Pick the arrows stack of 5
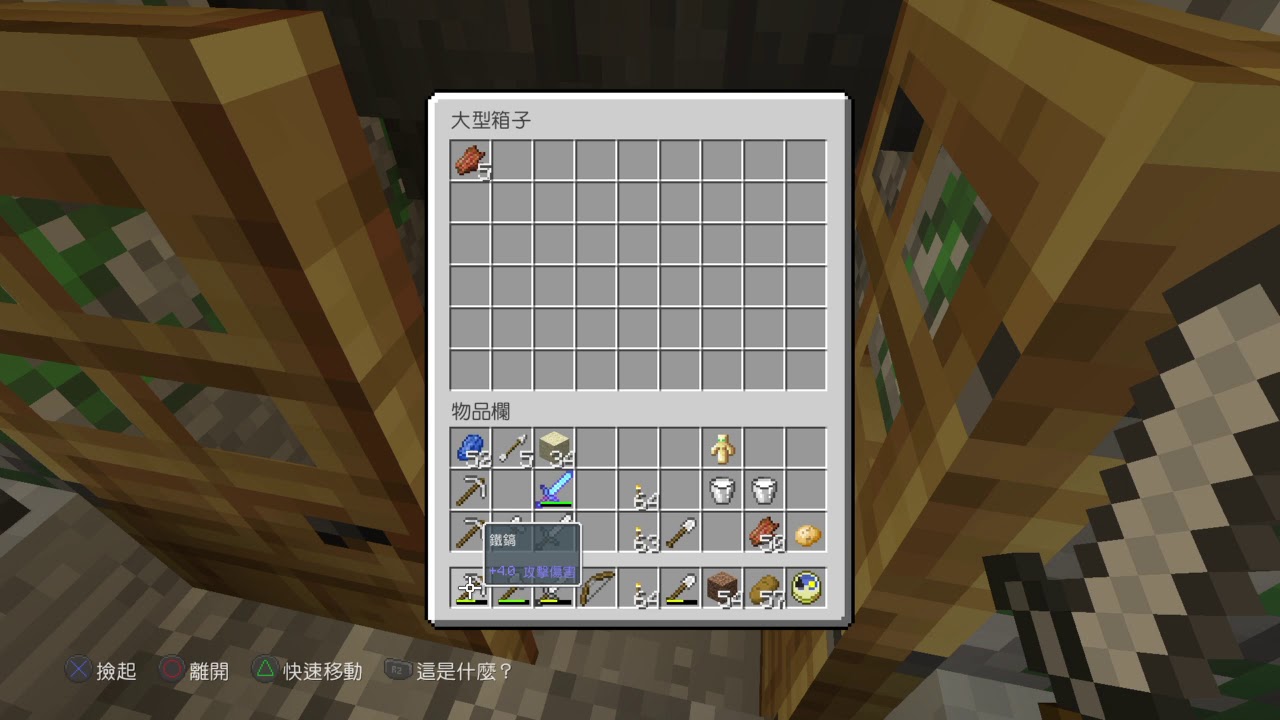This screenshot has width=1280, height=720. pyautogui.click(x=512, y=448)
